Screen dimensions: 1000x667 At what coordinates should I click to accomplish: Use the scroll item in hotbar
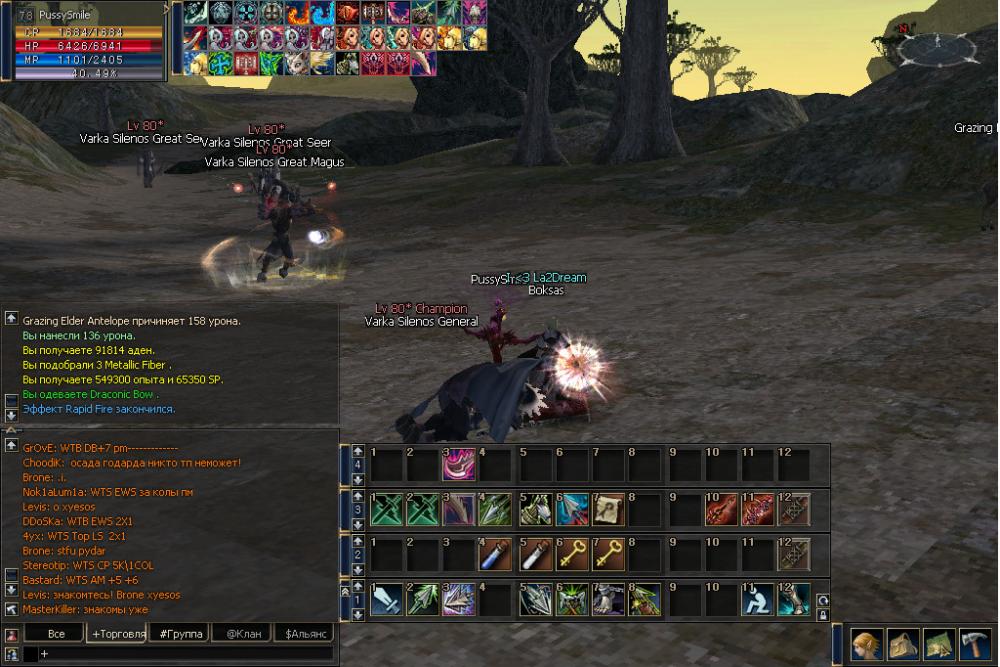pos(607,509)
